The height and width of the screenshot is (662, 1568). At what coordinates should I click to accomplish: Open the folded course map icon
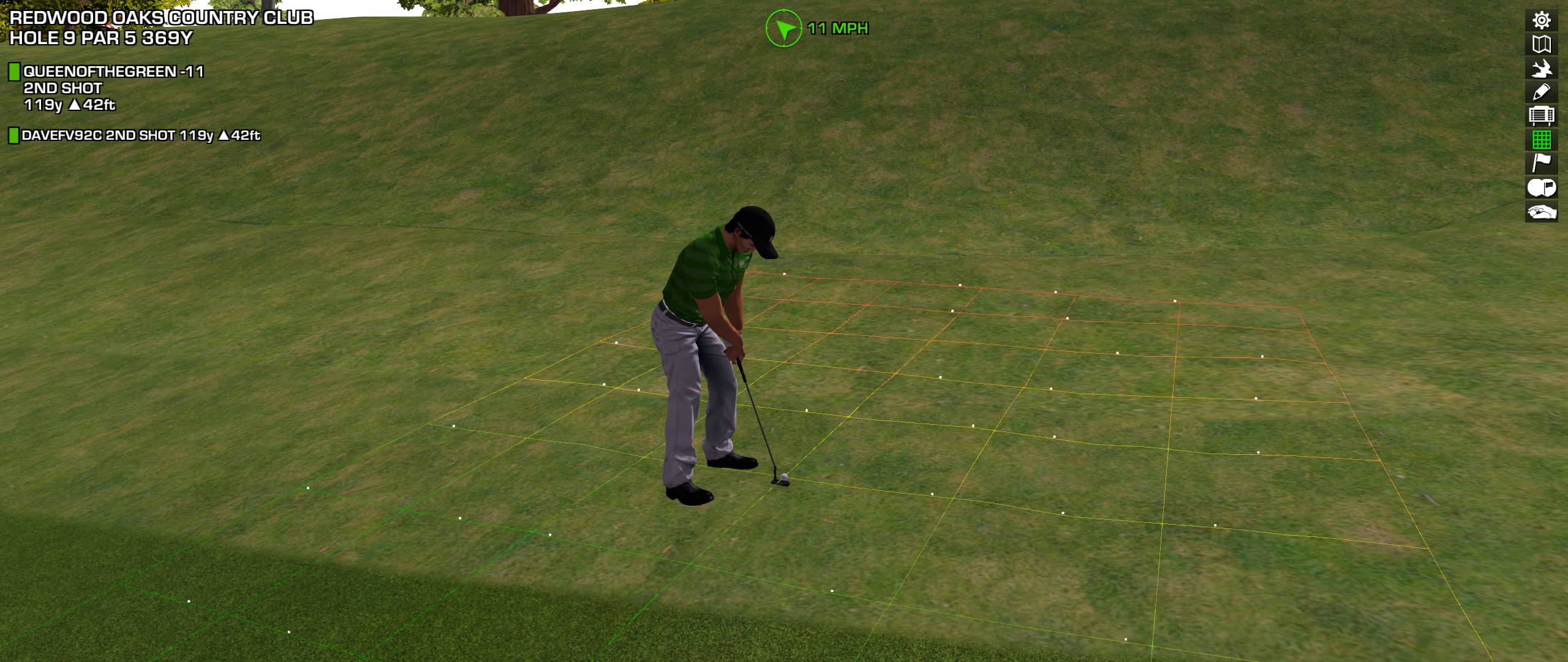coord(1541,44)
